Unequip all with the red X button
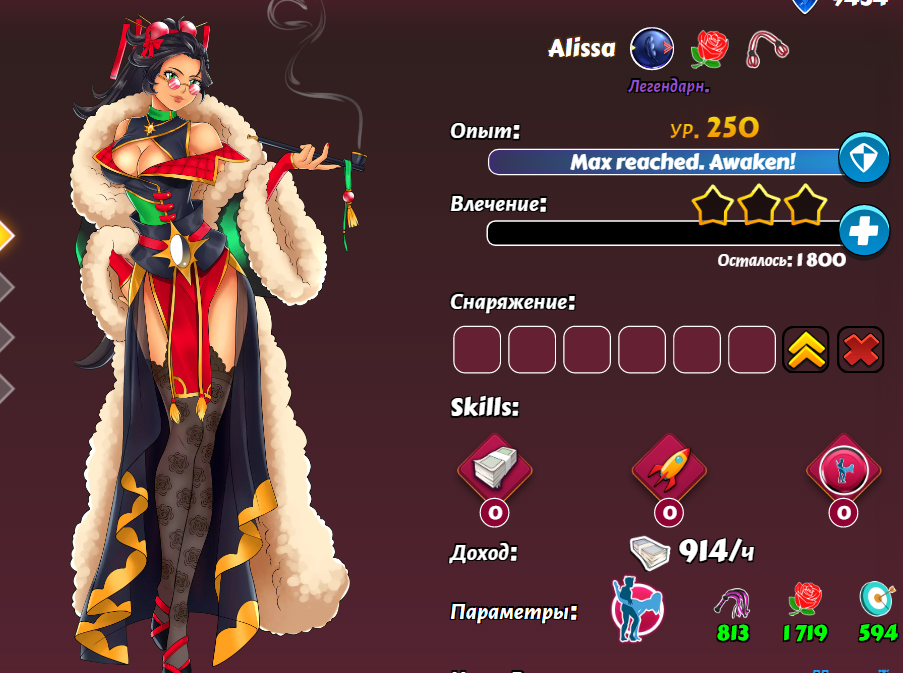 (860, 350)
